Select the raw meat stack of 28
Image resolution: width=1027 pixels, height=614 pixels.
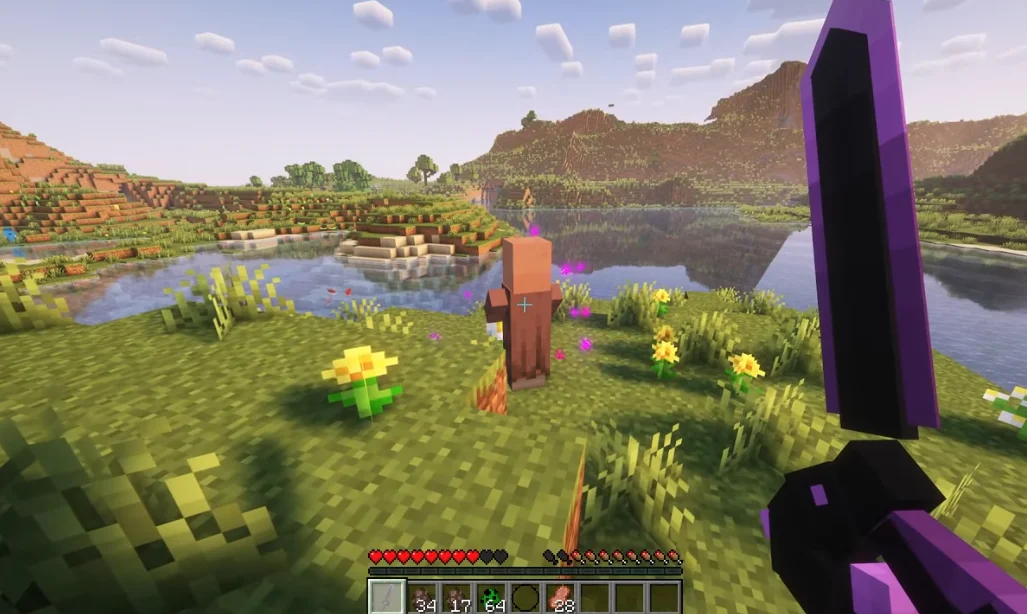click(560, 597)
